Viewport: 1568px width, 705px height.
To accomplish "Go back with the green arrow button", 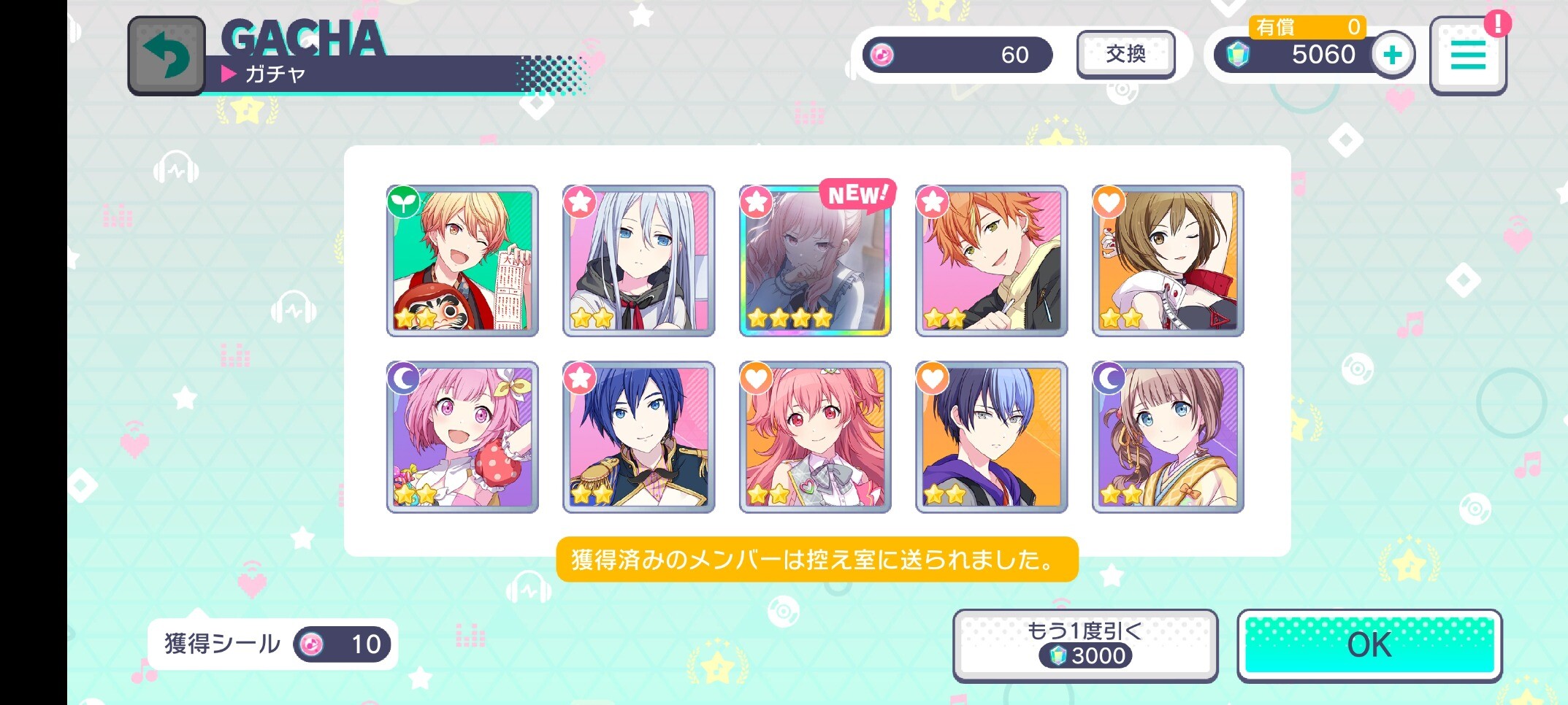I will [x=167, y=55].
